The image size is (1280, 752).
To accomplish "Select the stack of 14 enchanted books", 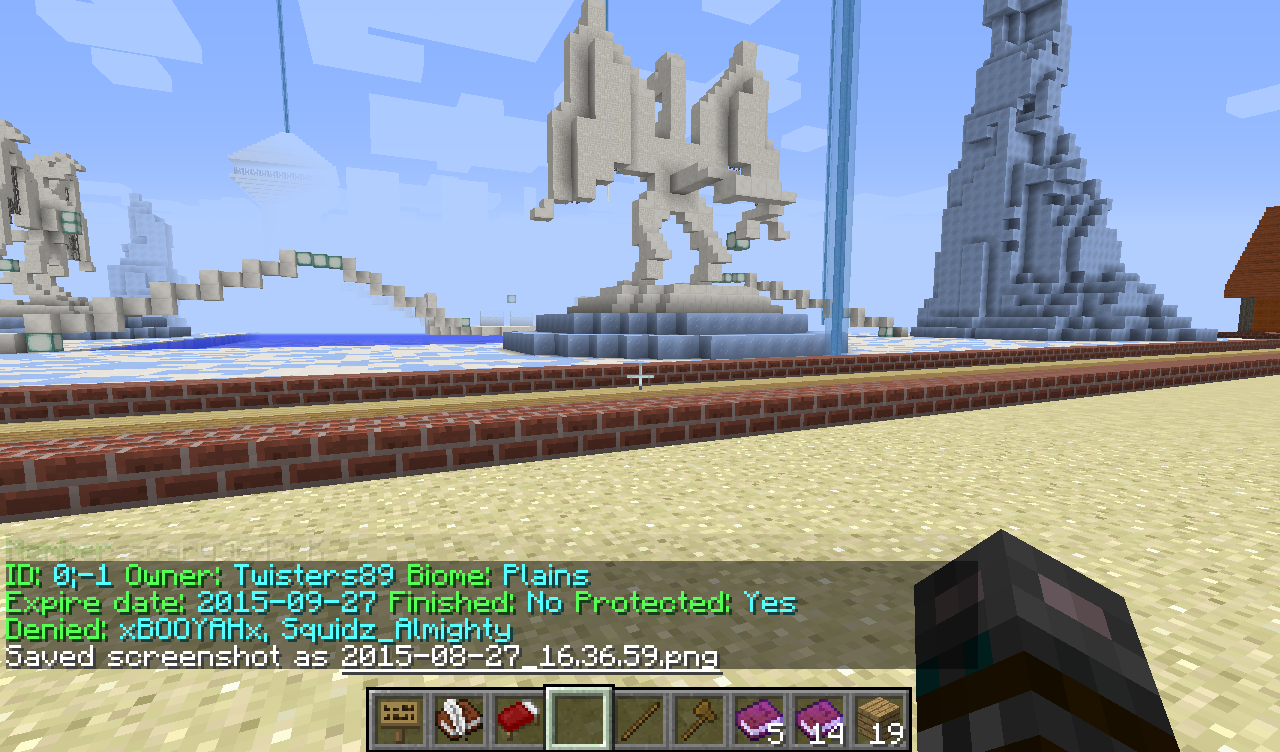I will 819,717.
